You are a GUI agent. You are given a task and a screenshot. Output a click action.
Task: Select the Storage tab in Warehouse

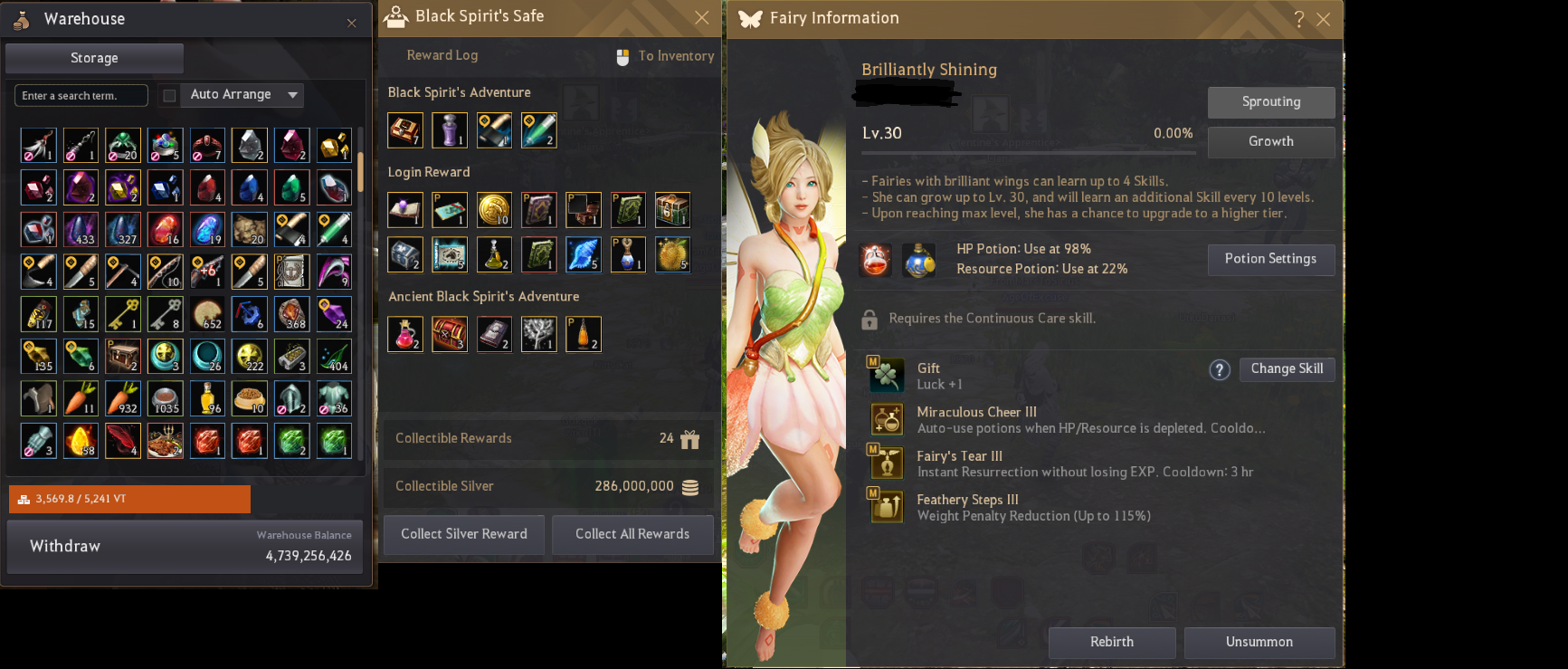coord(93,58)
